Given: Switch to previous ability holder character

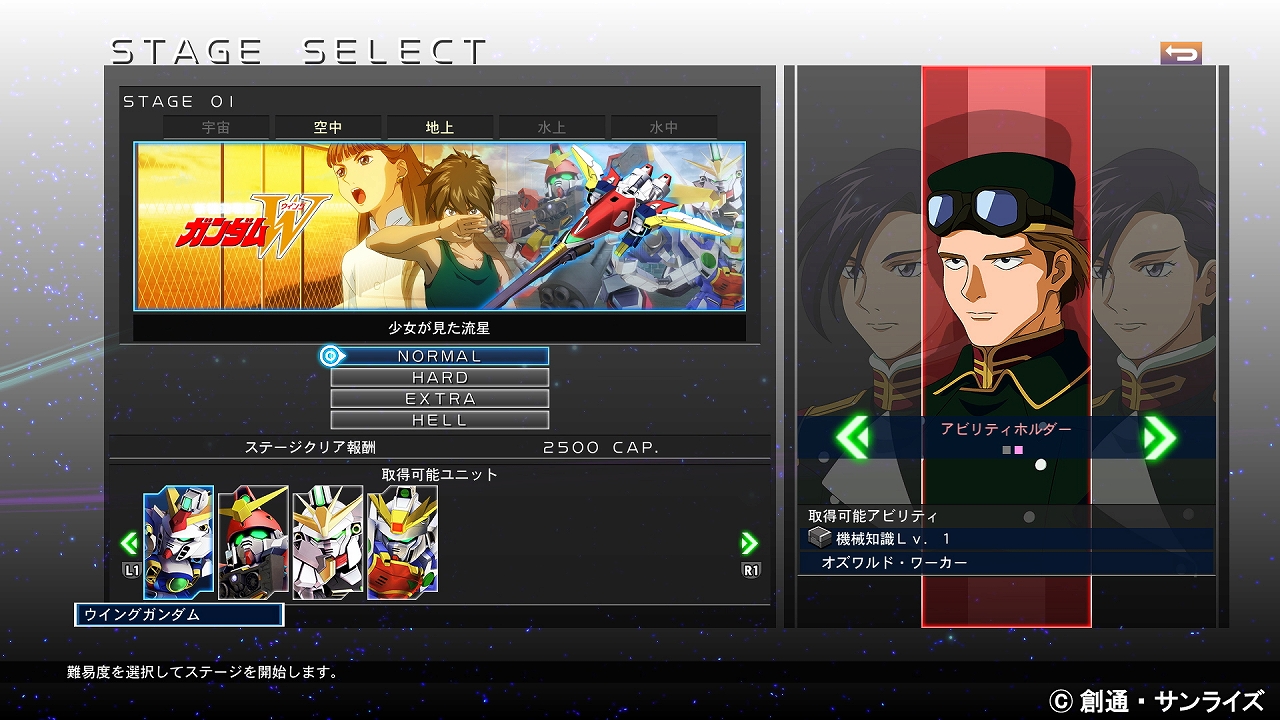Looking at the screenshot, I should (852, 437).
